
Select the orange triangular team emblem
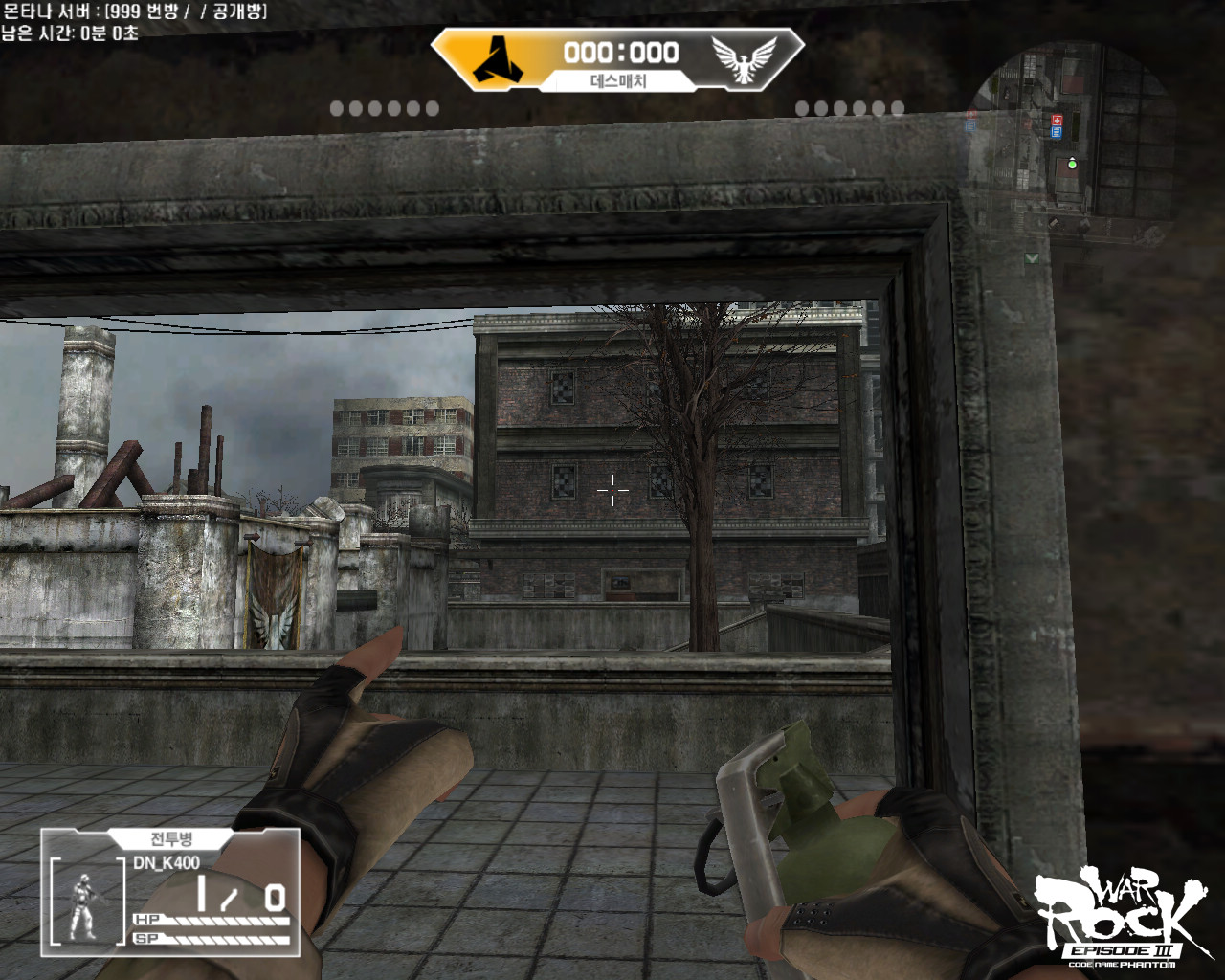click(498, 57)
